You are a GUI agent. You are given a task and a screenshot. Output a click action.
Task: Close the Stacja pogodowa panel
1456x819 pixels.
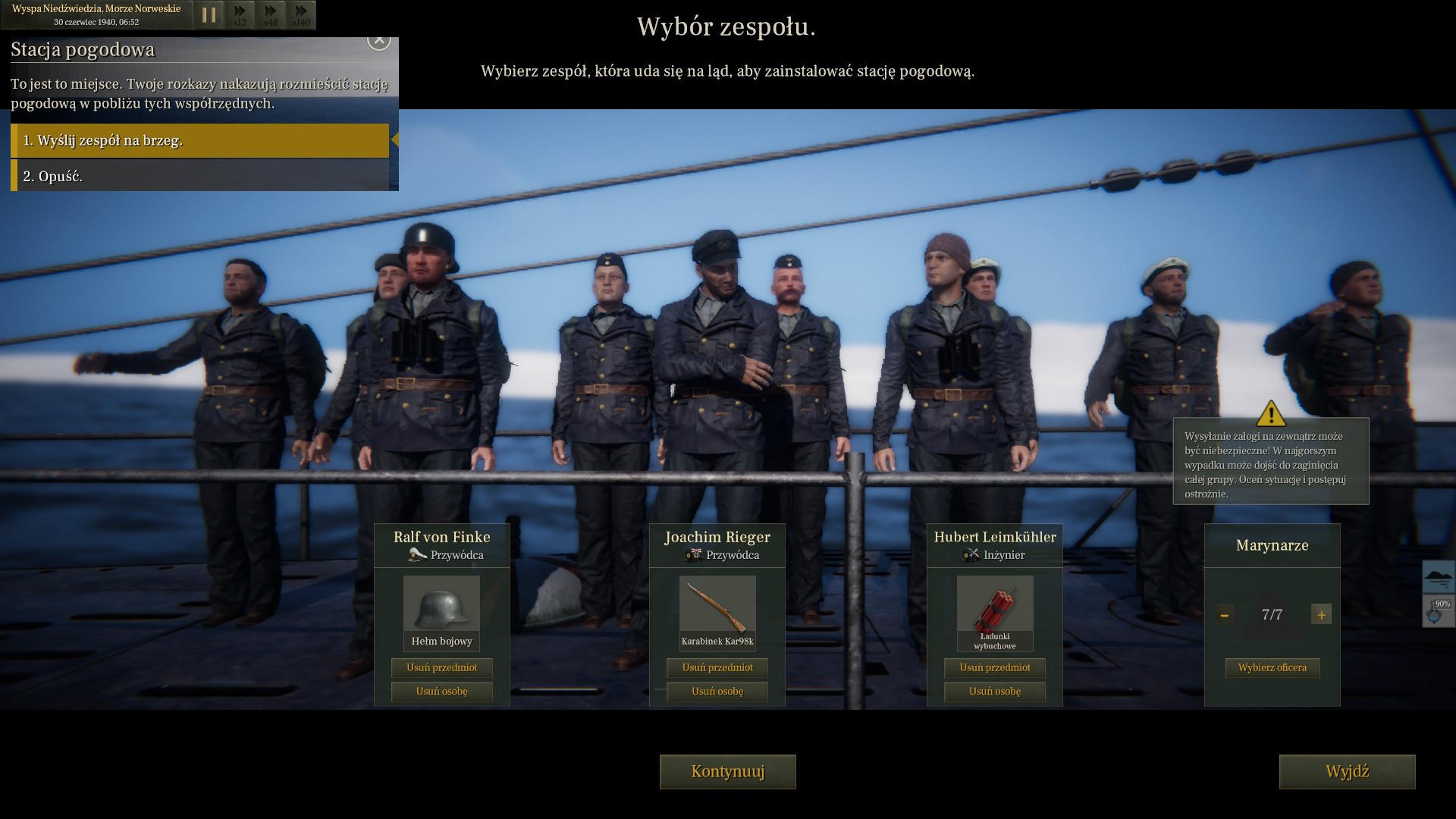[x=378, y=40]
